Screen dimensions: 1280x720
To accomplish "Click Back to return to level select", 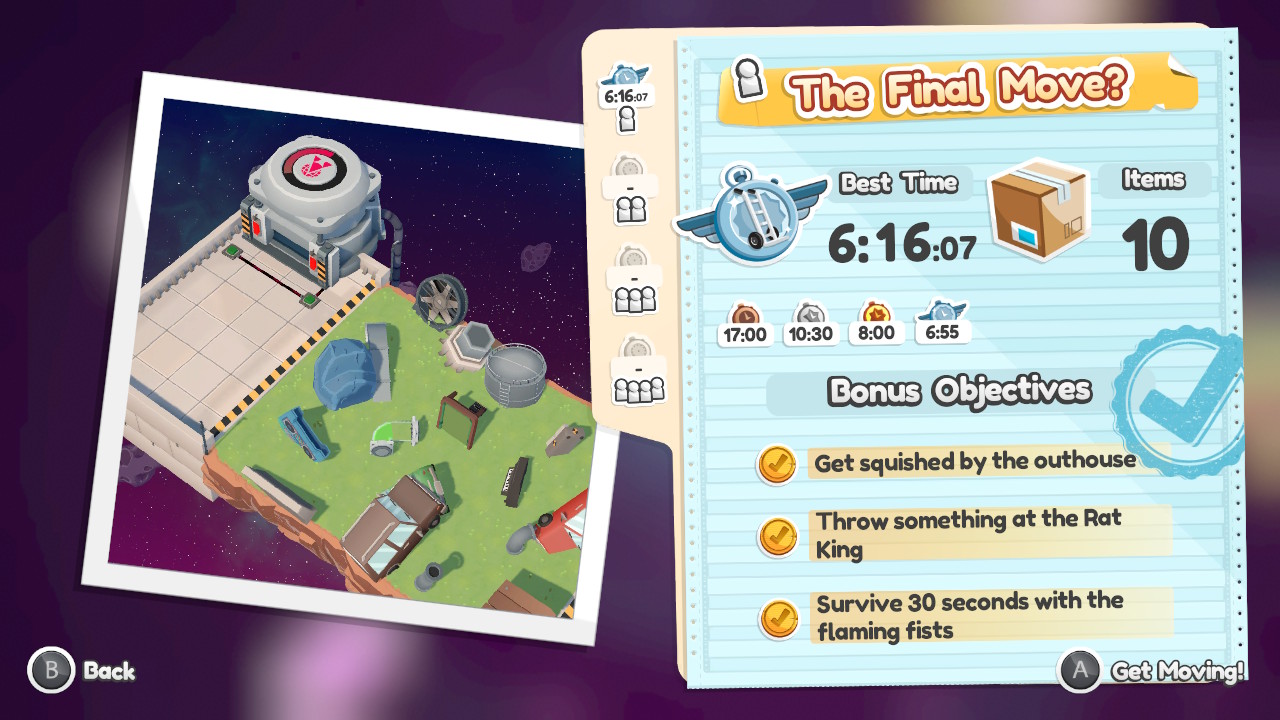I will 75,672.
